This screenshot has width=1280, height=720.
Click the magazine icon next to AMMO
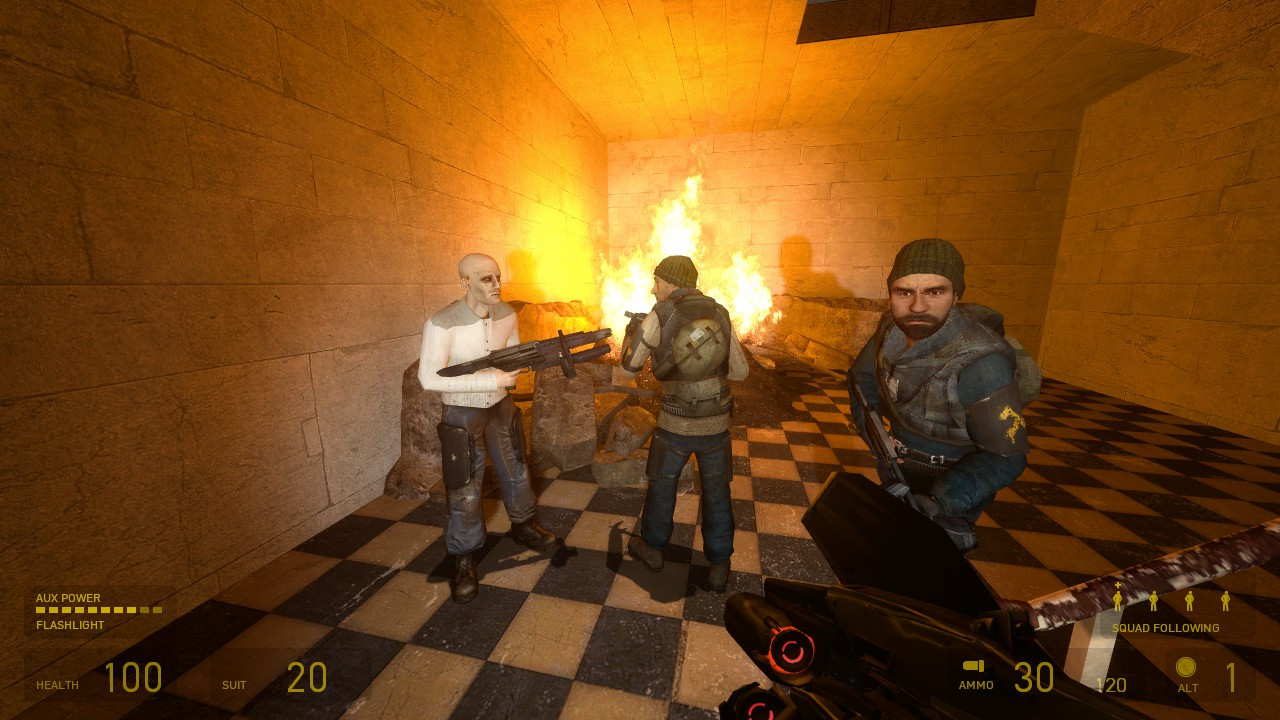[974, 664]
